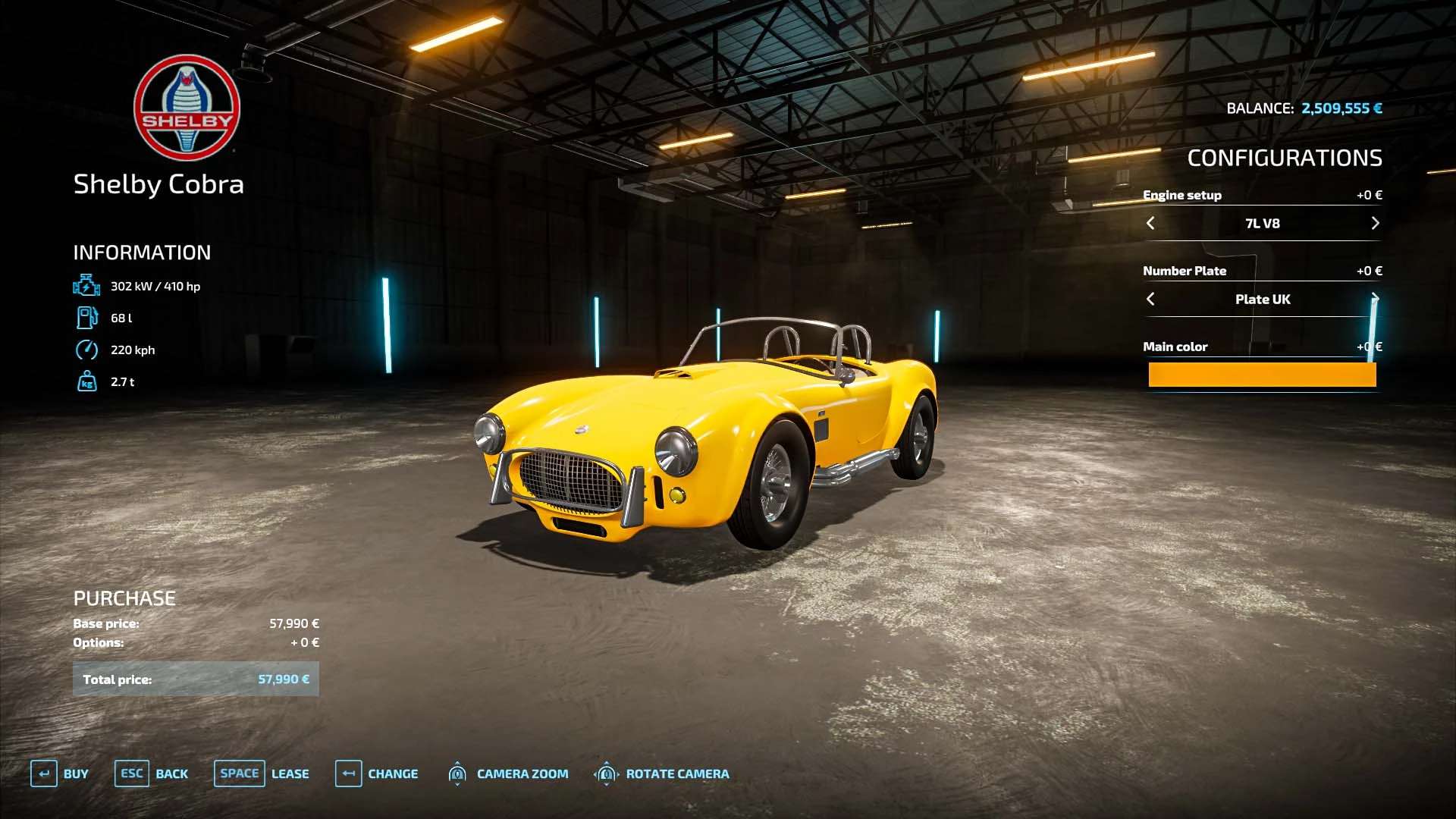Screen dimensions: 1456x819
Task: Buy the Shelby Cobra
Action: click(x=59, y=773)
